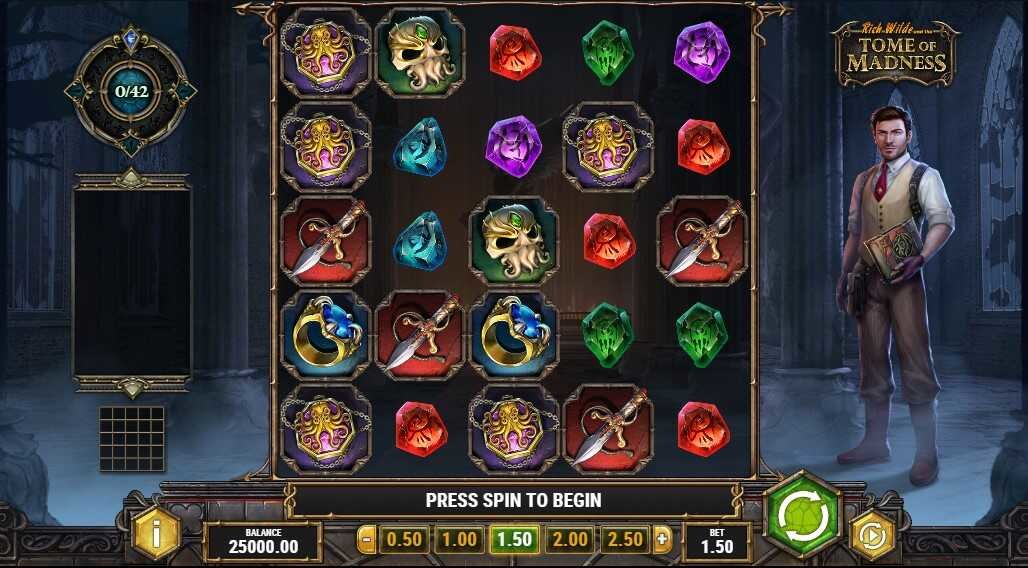Switch bet to 2.50
The height and width of the screenshot is (568, 1028).
point(625,540)
